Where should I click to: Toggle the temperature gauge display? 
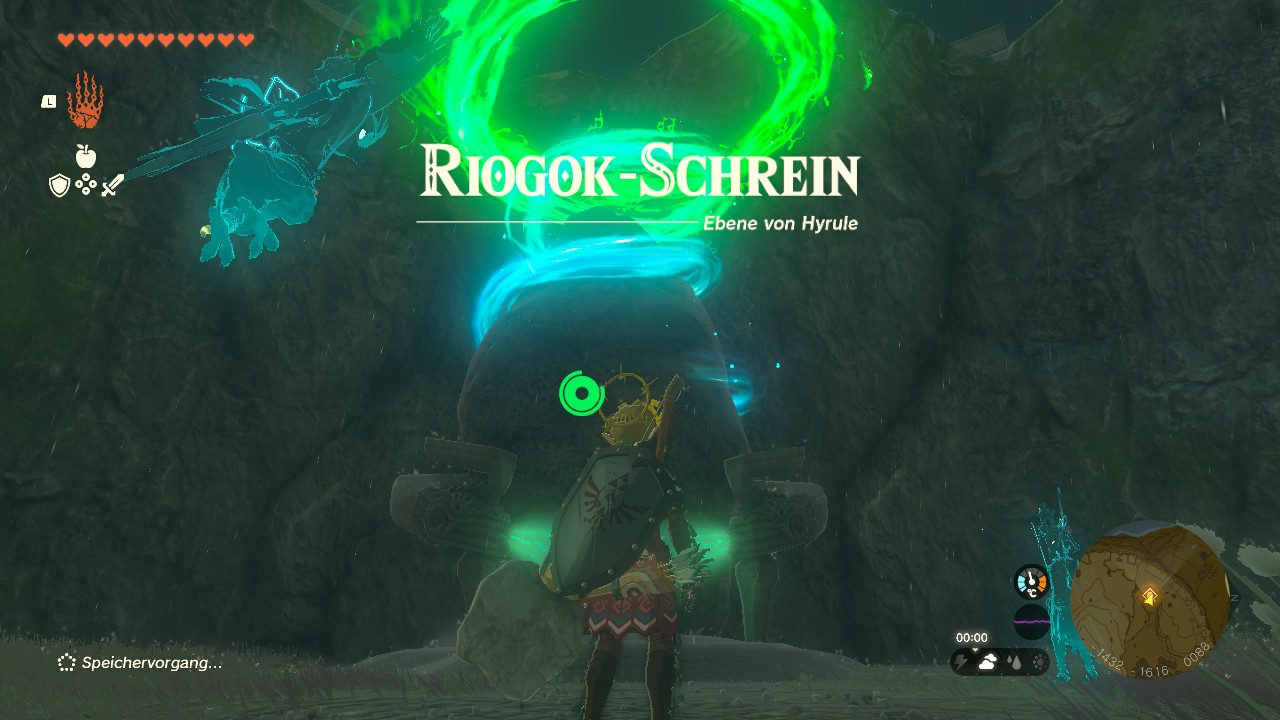tap(1031, 582)
